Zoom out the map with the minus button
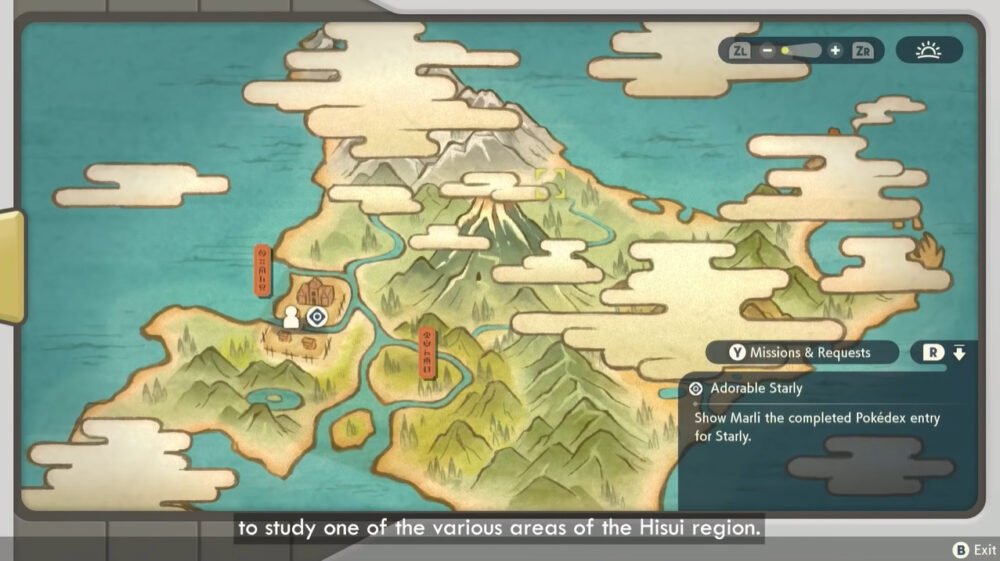Screen dimensions: 1000x561 click(767, 50)
